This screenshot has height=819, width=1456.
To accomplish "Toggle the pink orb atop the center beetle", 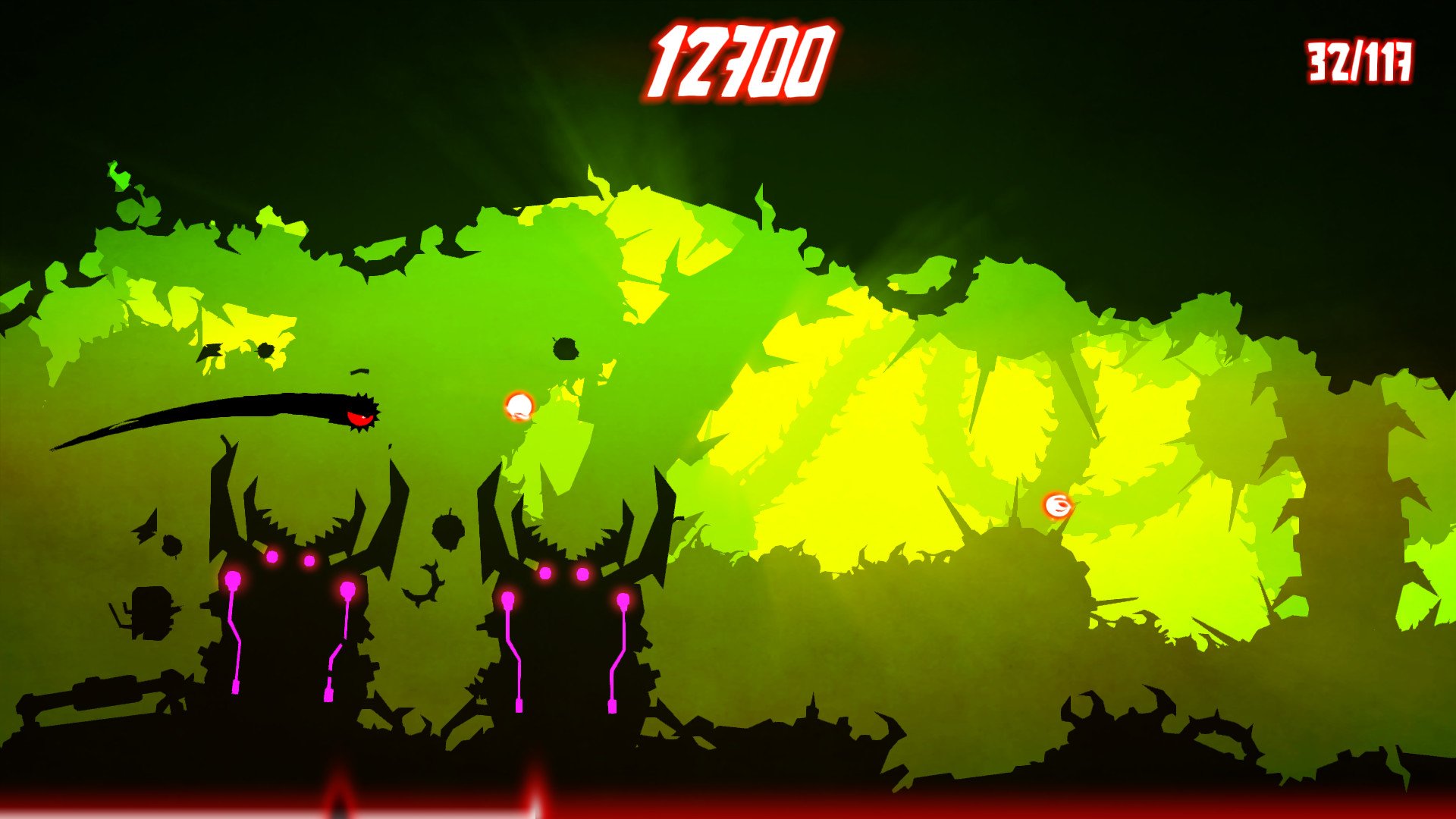I will coord(544,573).
